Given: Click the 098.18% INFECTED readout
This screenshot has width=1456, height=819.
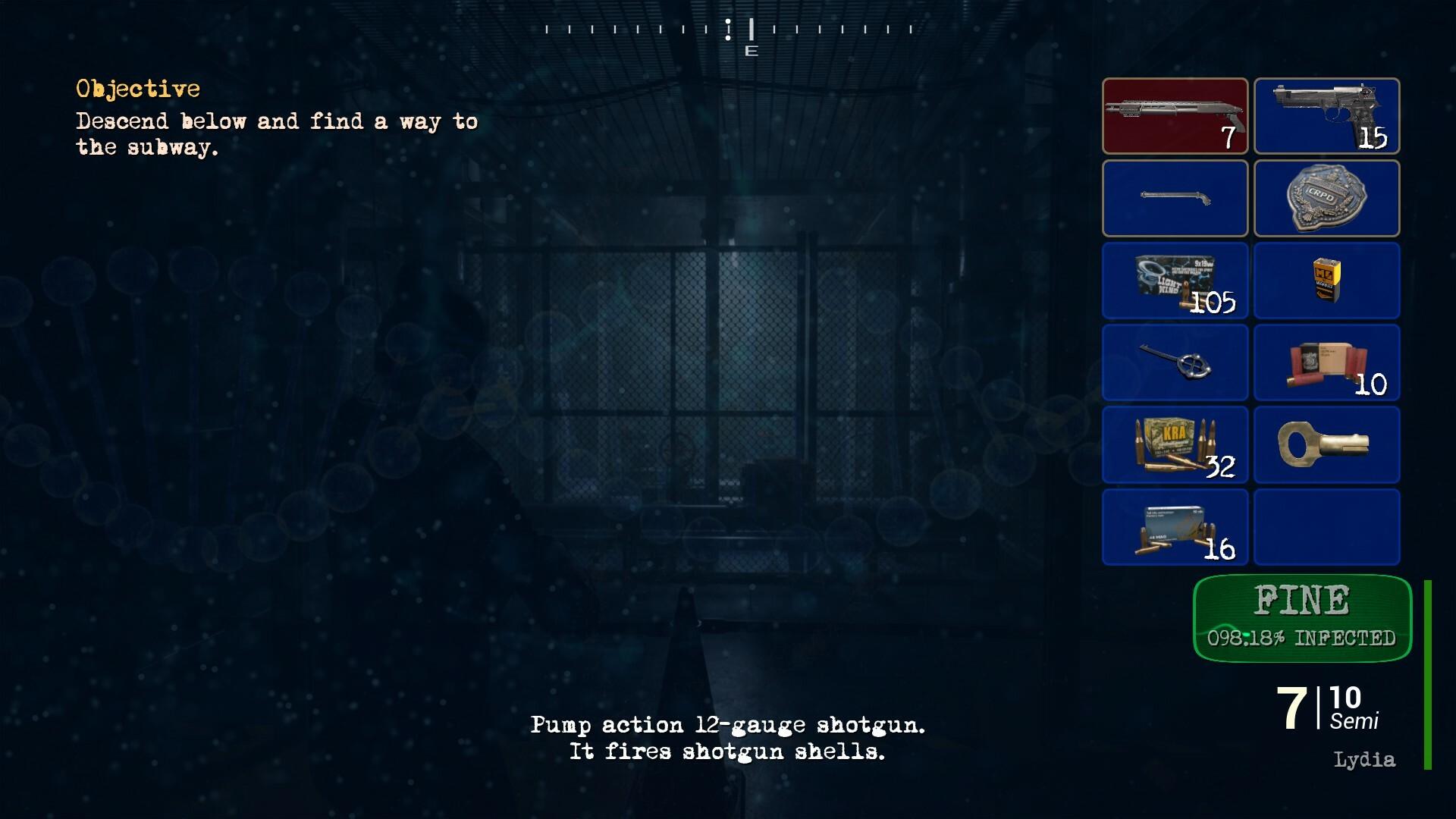Looking at the screenshot, I should click(x=1301, y=638).
